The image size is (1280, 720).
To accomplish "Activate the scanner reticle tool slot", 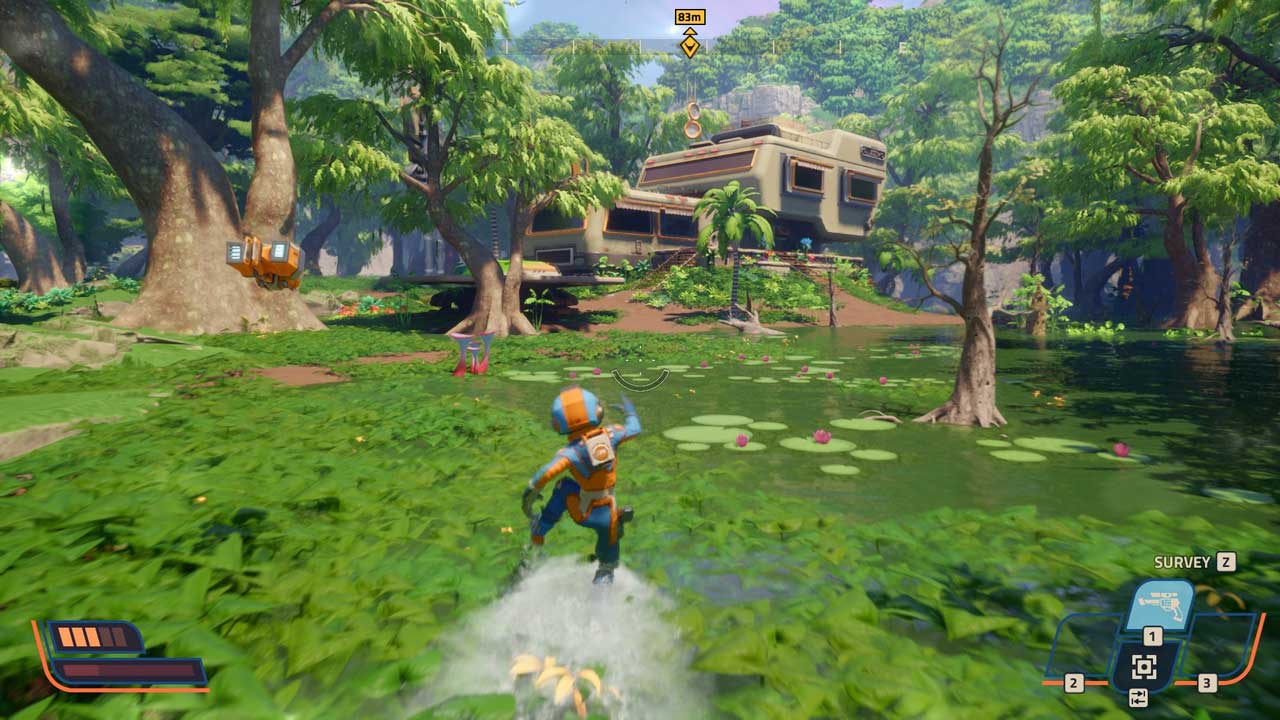I will 1145,667.
